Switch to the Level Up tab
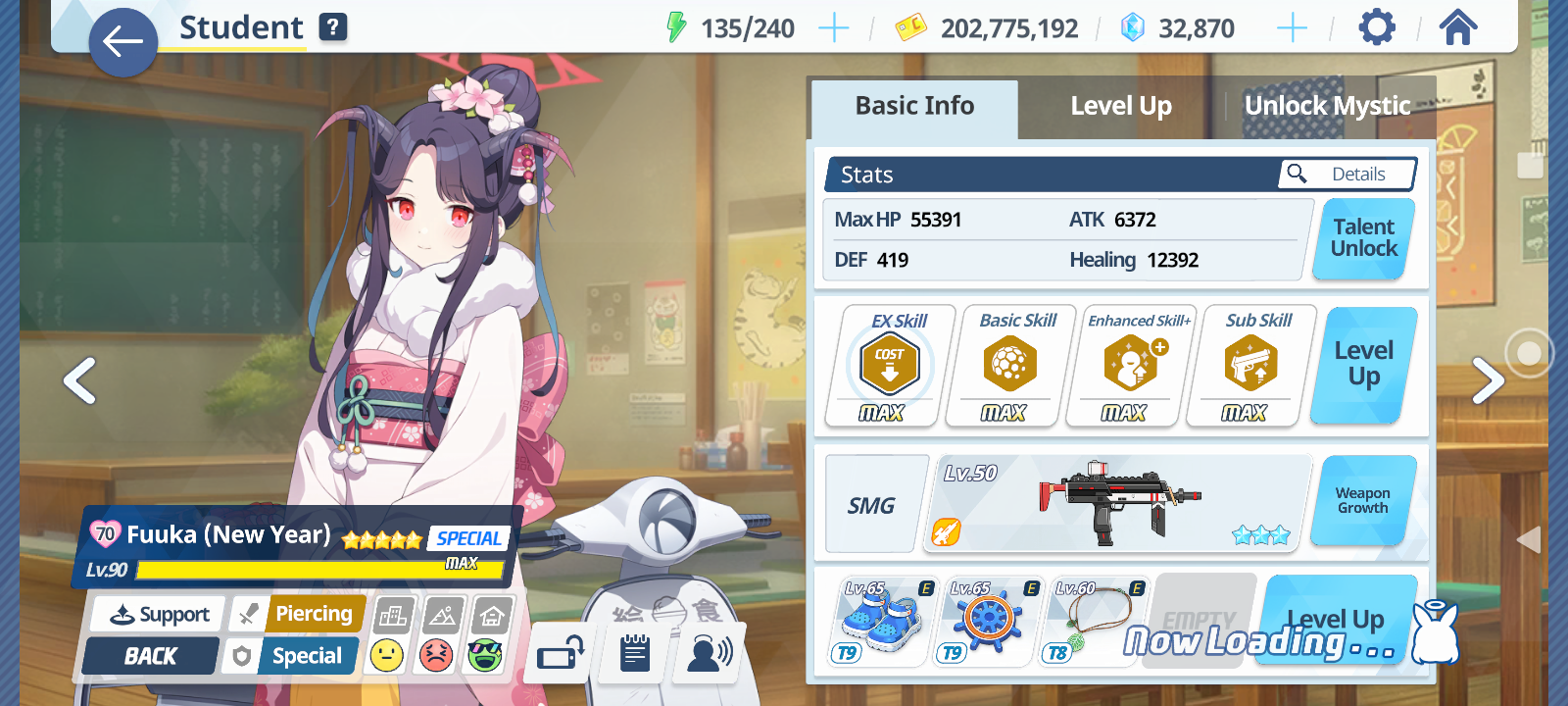 pyautogui.click(x=1120, y=106)
